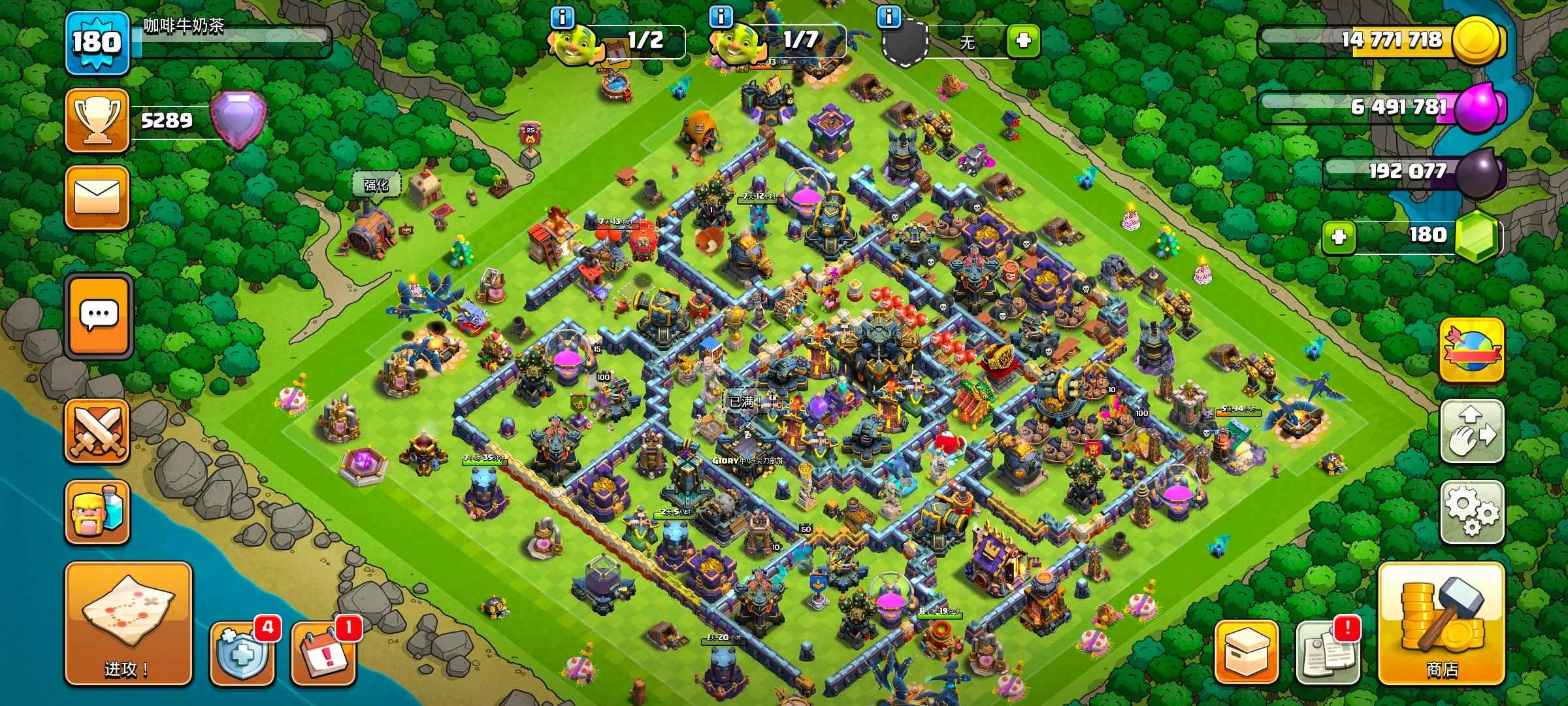
Task: Open the Settings gears button
Action: 1472,513
